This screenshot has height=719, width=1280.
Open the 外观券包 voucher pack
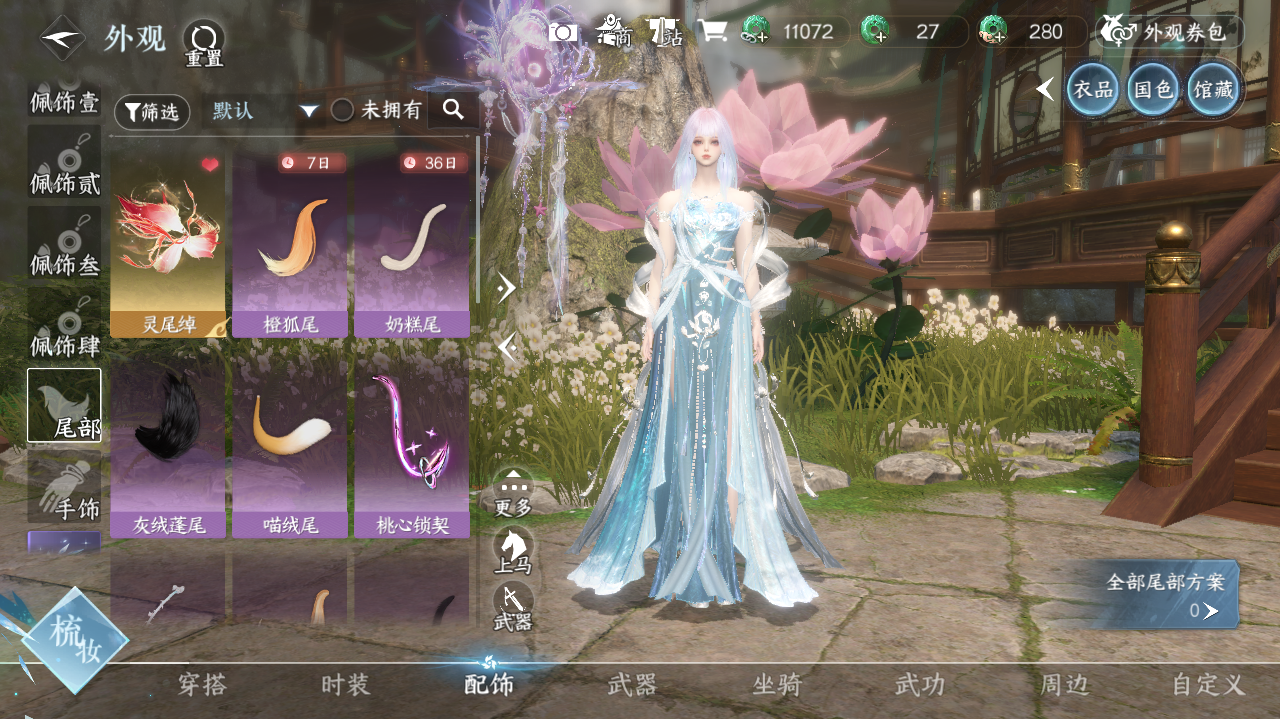1170,32
